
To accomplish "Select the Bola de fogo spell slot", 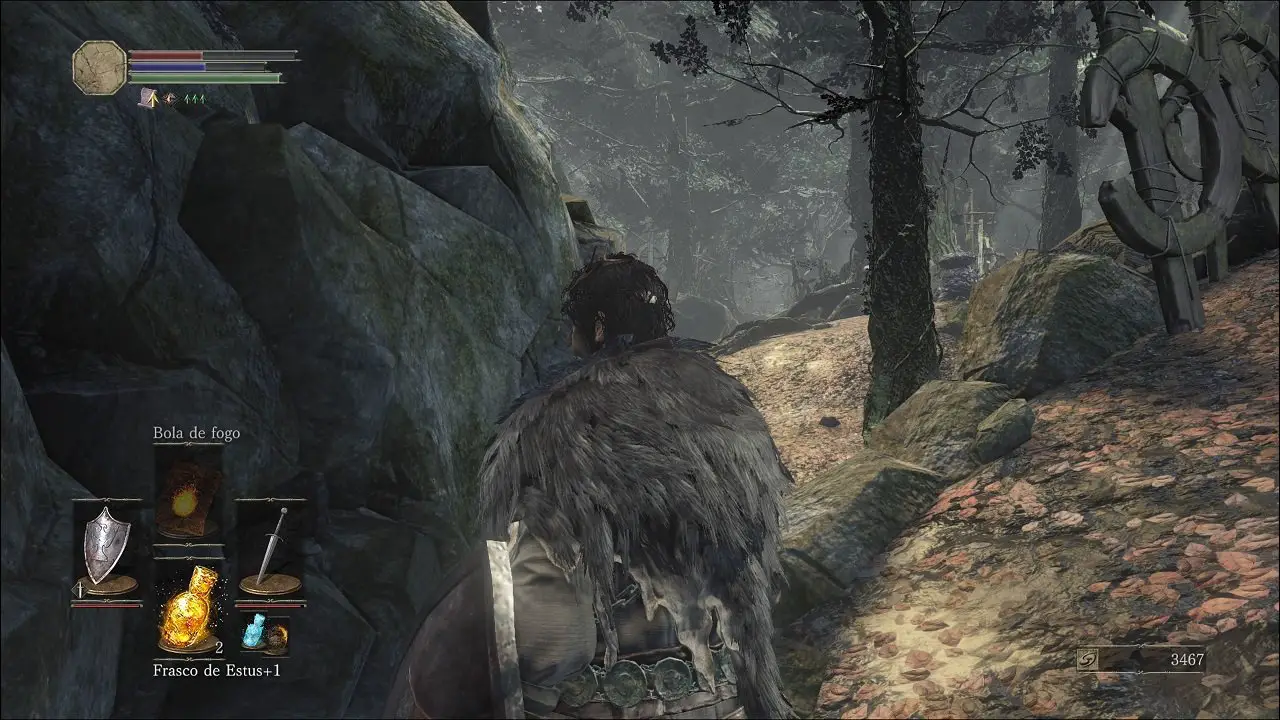I will (x=188, y=492).
